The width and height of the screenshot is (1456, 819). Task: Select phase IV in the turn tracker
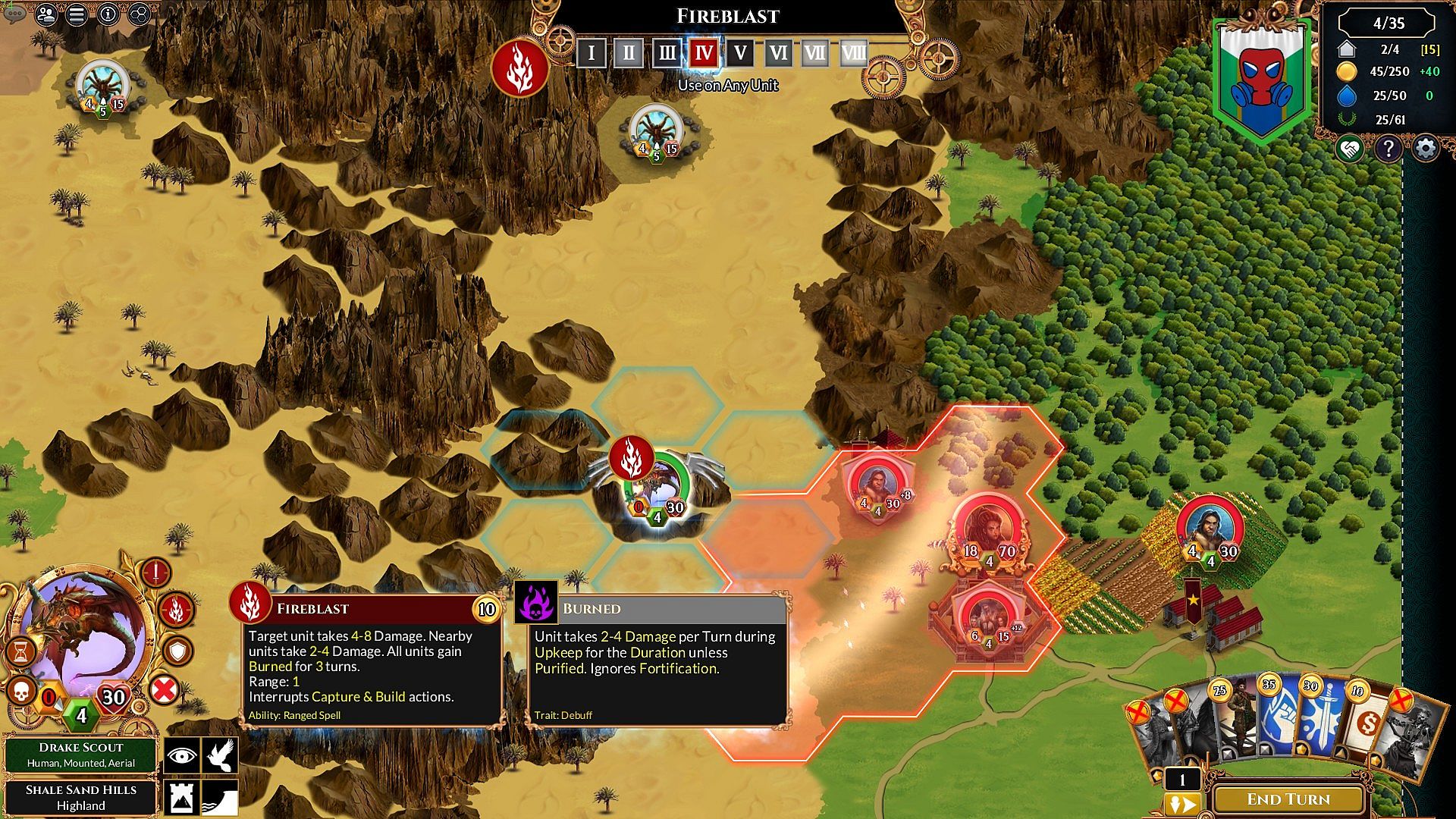(703, 53)
